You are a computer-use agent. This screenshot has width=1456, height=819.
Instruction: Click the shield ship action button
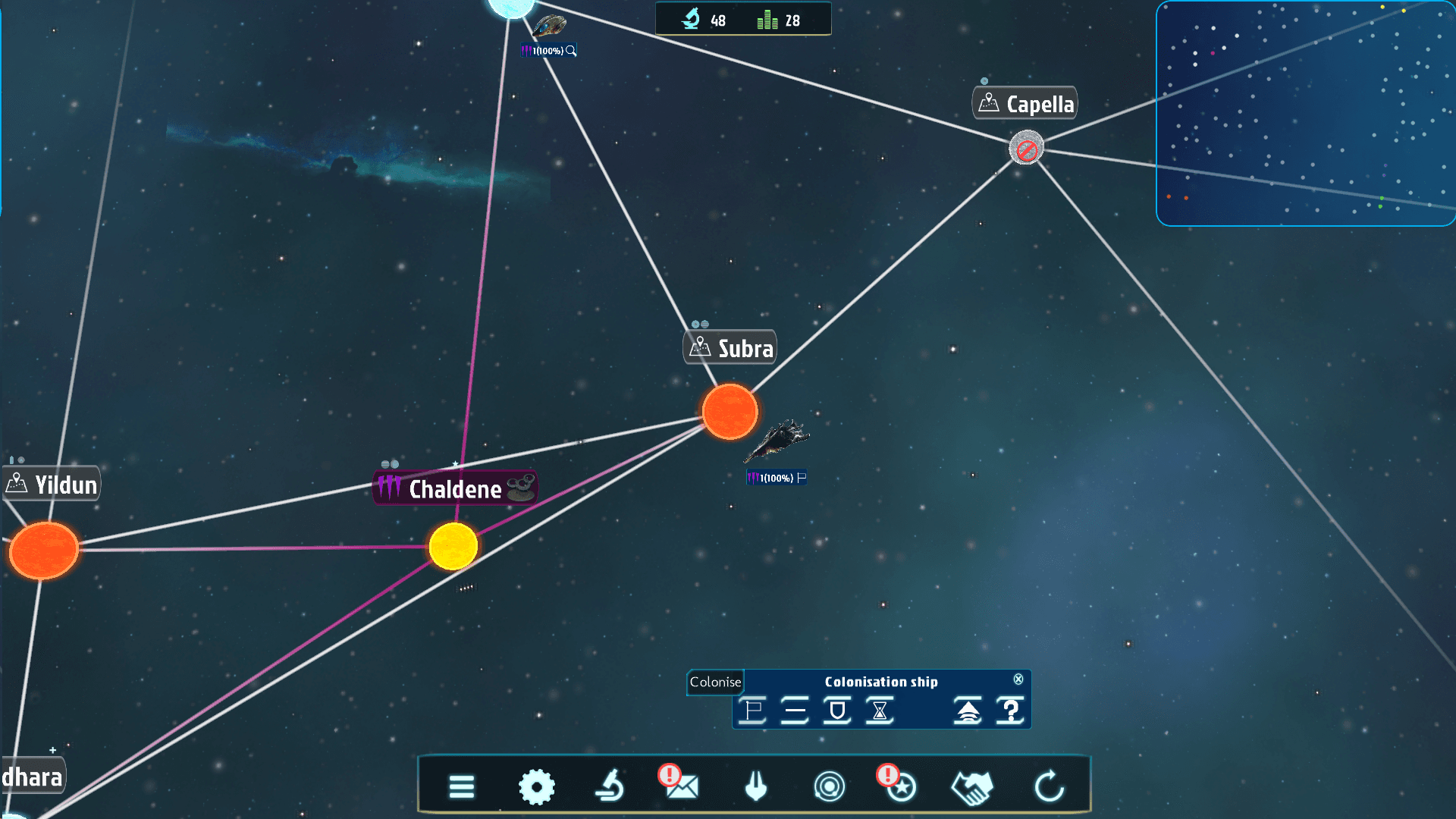point(837,711)
